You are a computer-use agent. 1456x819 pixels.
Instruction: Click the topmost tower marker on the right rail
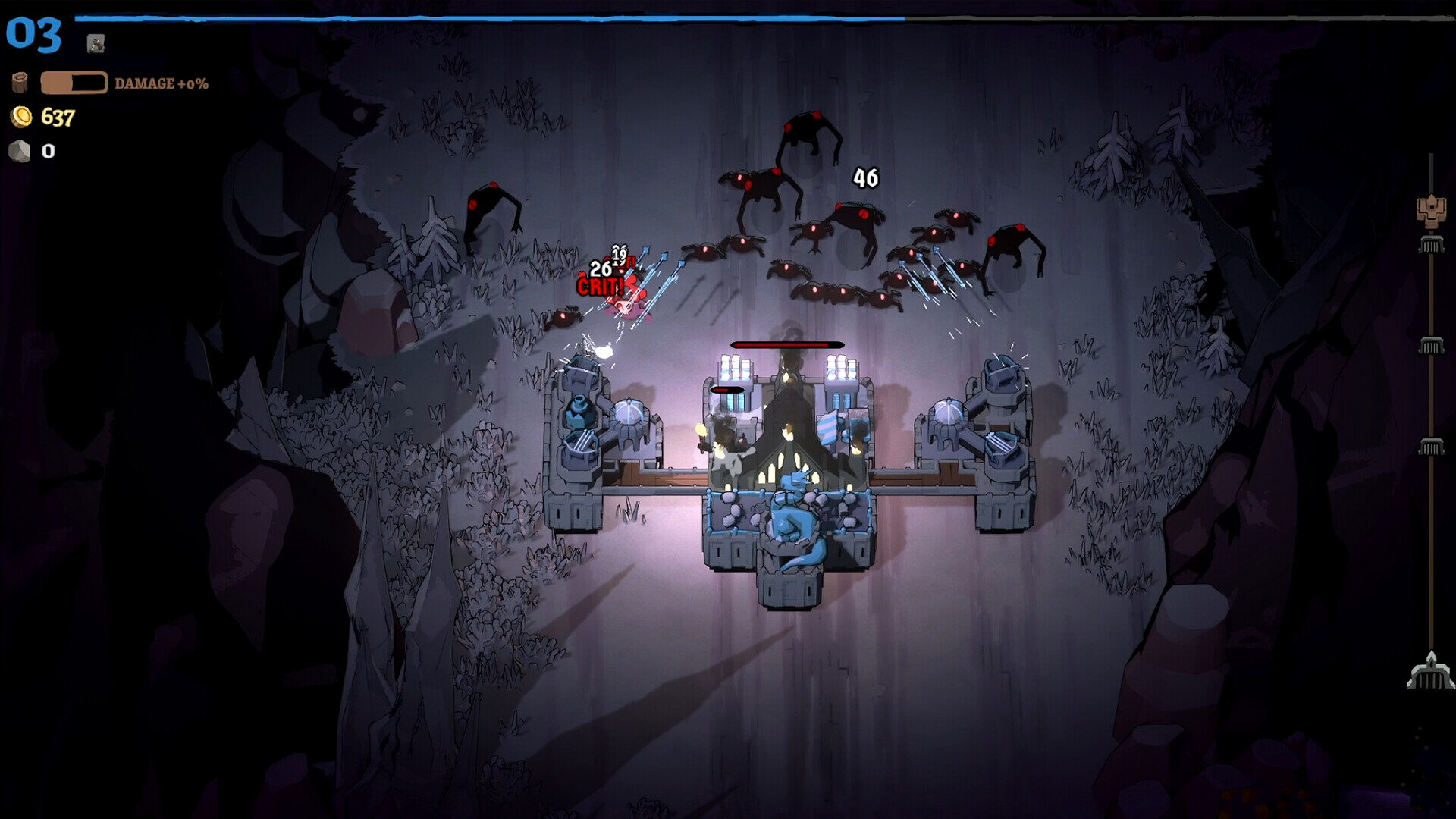click(1431, 245)
